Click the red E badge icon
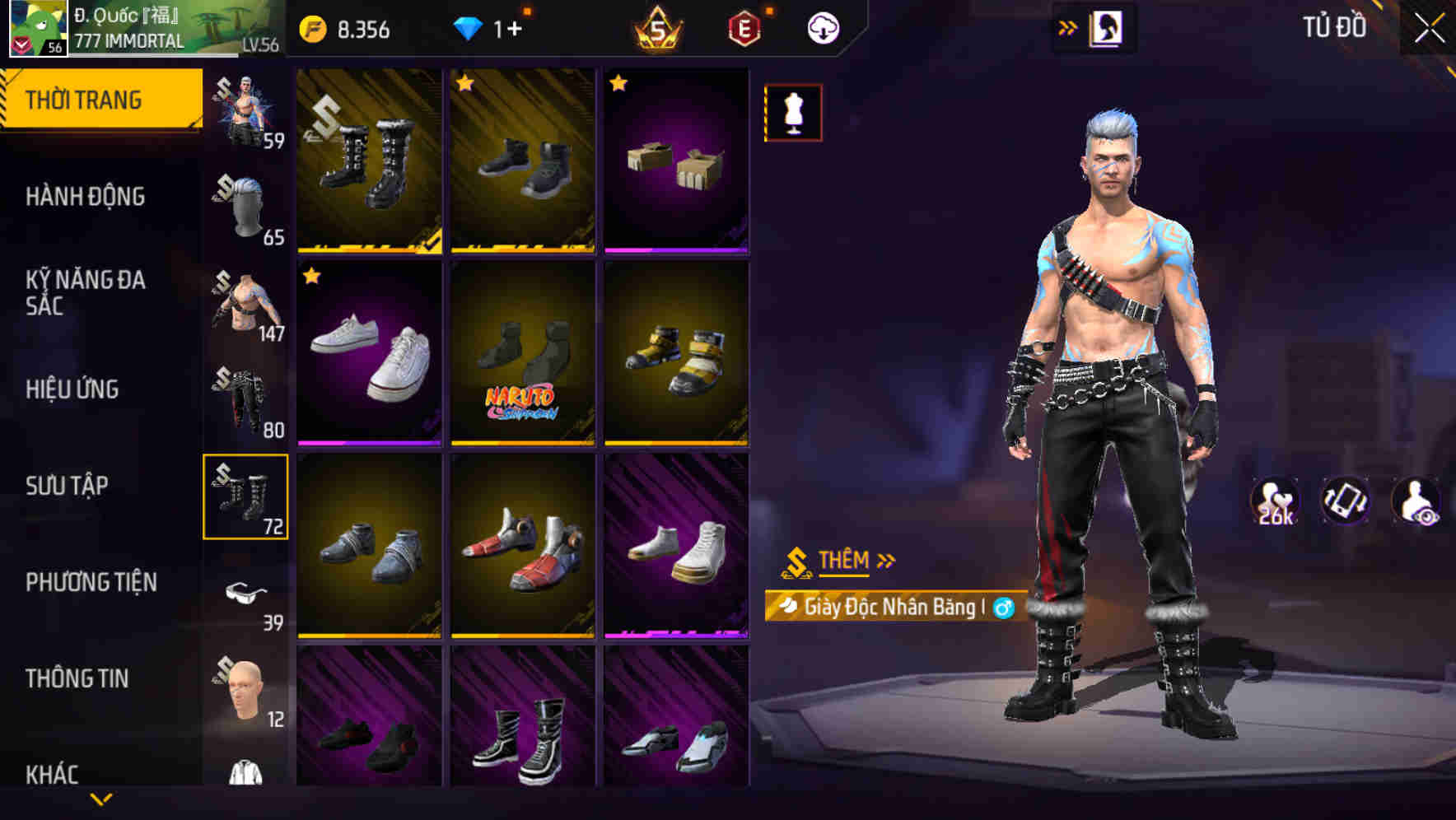This screenshot has height=820, width=1456. pos(744,26)
